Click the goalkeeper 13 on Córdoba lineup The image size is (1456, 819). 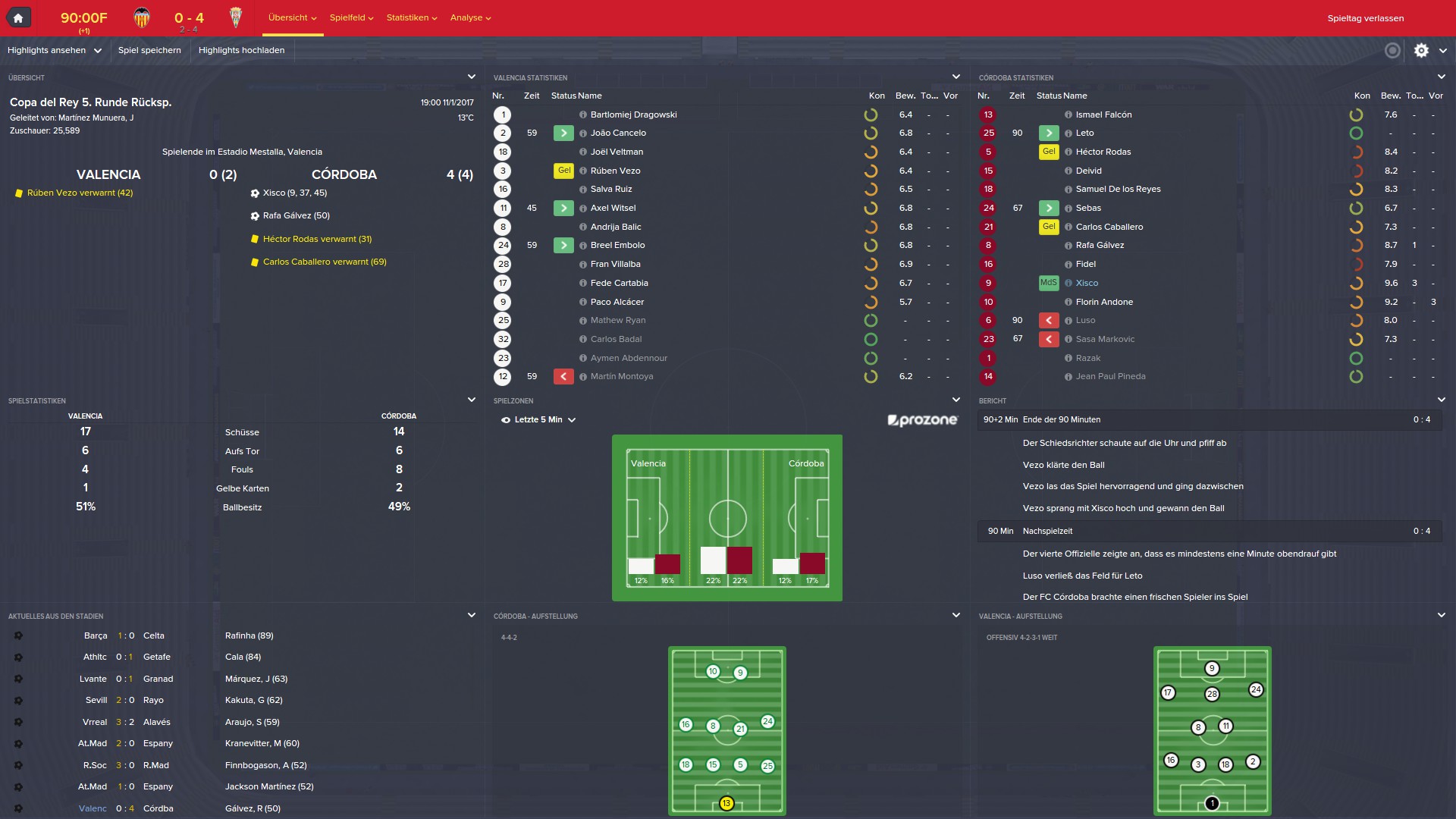(x=726, y=803)
